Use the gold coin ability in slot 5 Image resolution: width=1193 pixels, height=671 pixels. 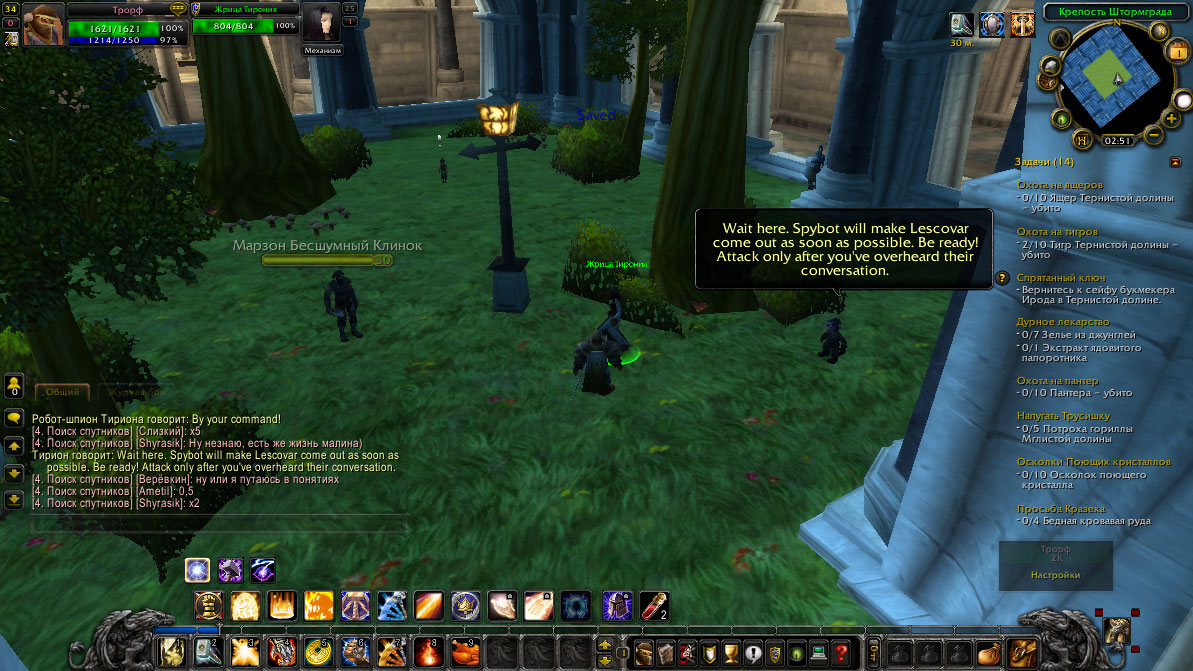(318, 653)
